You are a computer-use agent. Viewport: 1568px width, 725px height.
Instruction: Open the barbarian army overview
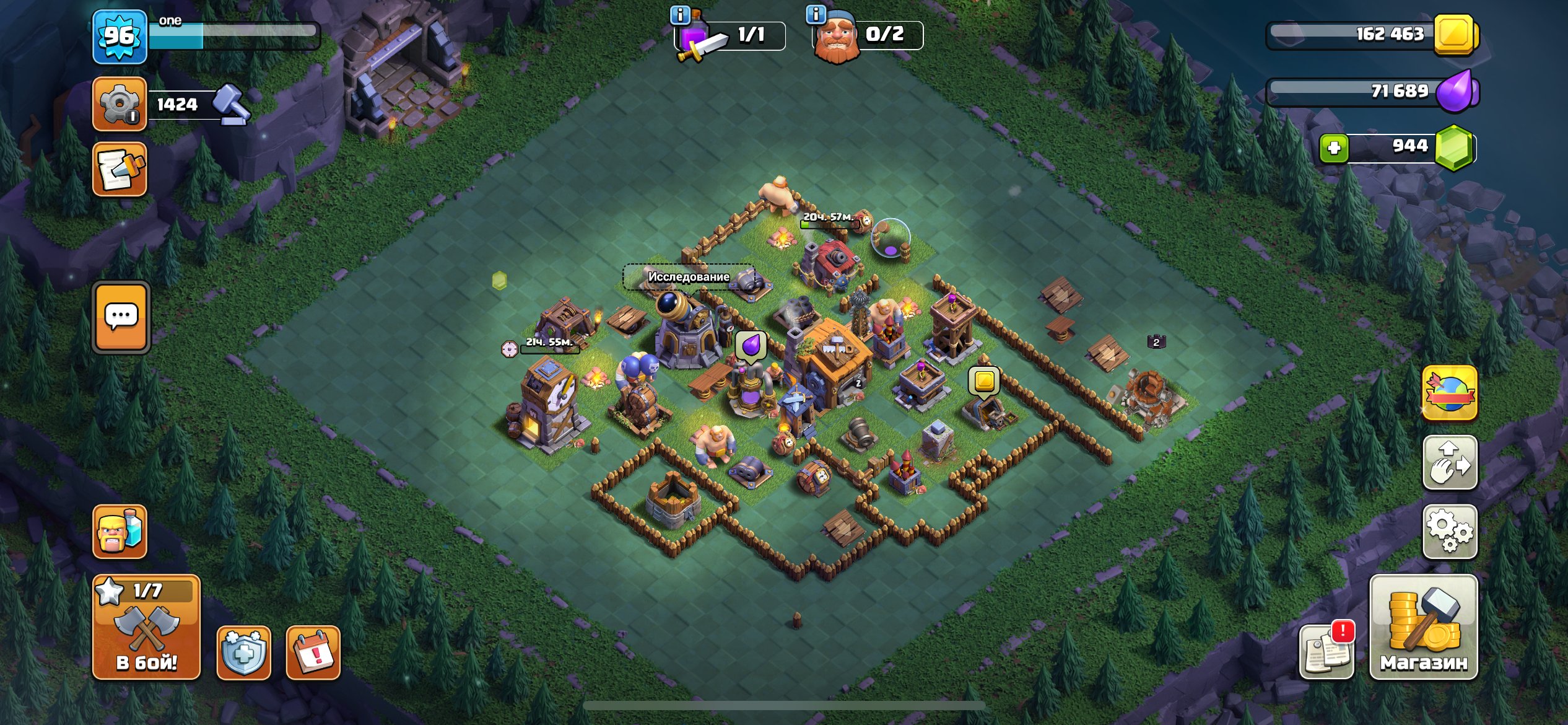pyautogui.click(x=120, y=531)
